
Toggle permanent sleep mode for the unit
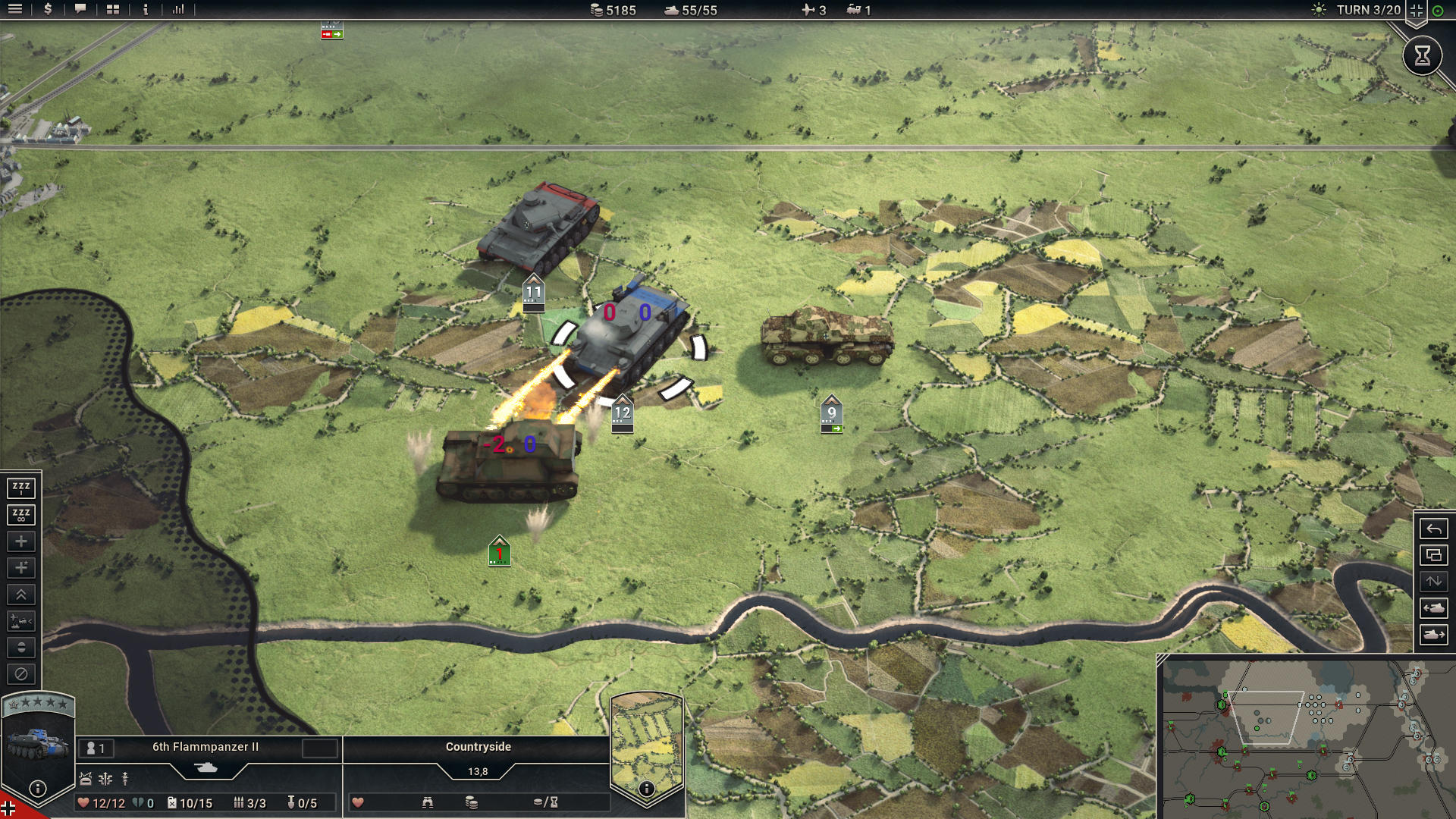pyautogui.click(x=21, y=514)
